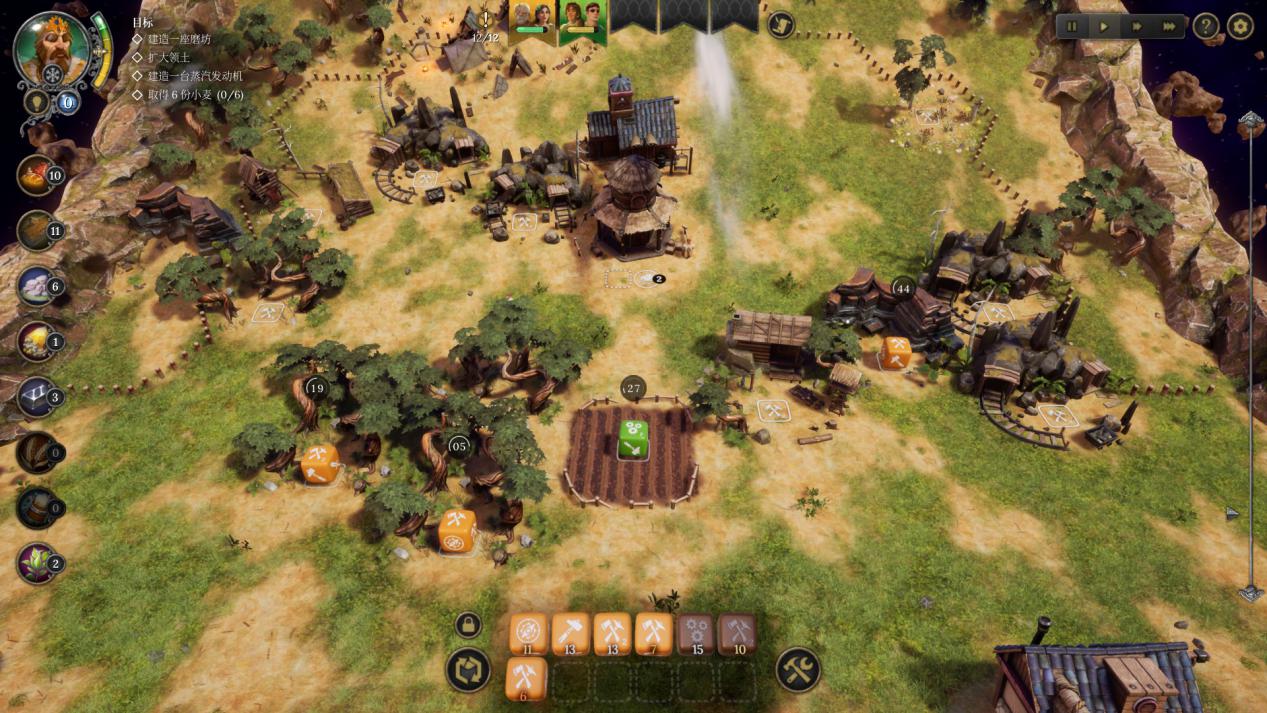Click the food resource icon showing 10
The image size is (1267, 713).
pos(38,175)
